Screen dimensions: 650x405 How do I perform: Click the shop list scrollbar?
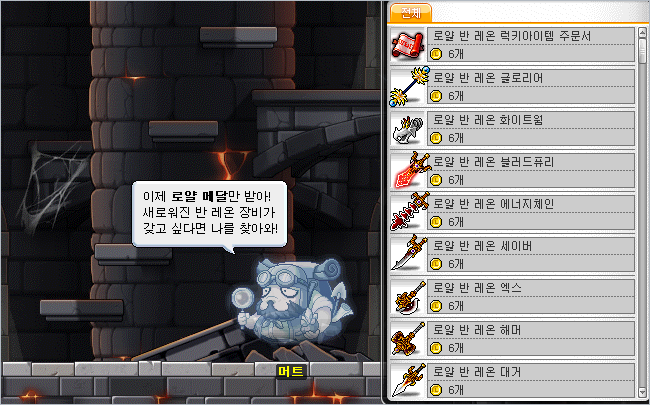click(642, 200)
